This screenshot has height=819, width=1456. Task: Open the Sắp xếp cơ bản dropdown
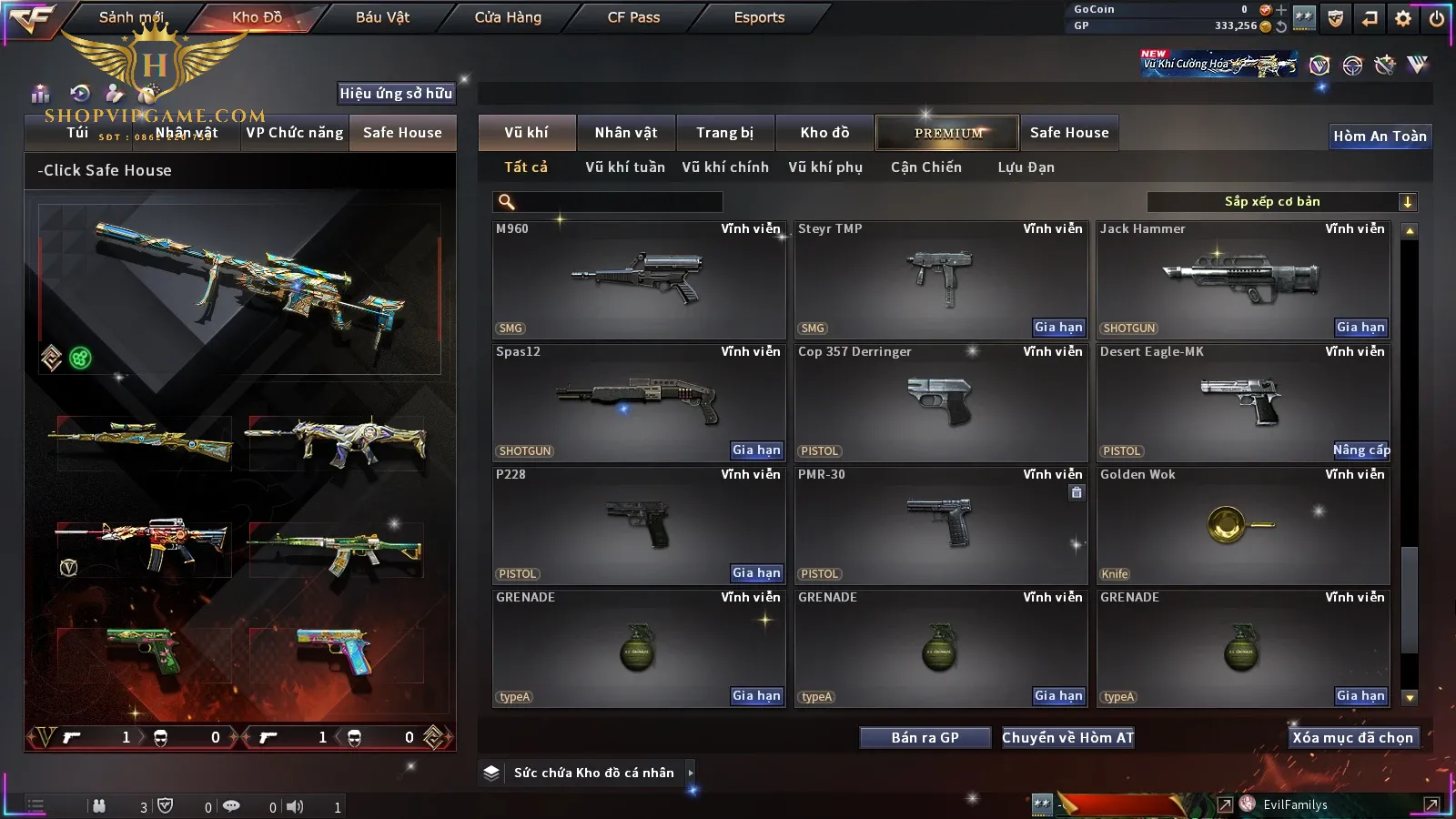[x=1281, y=202]
